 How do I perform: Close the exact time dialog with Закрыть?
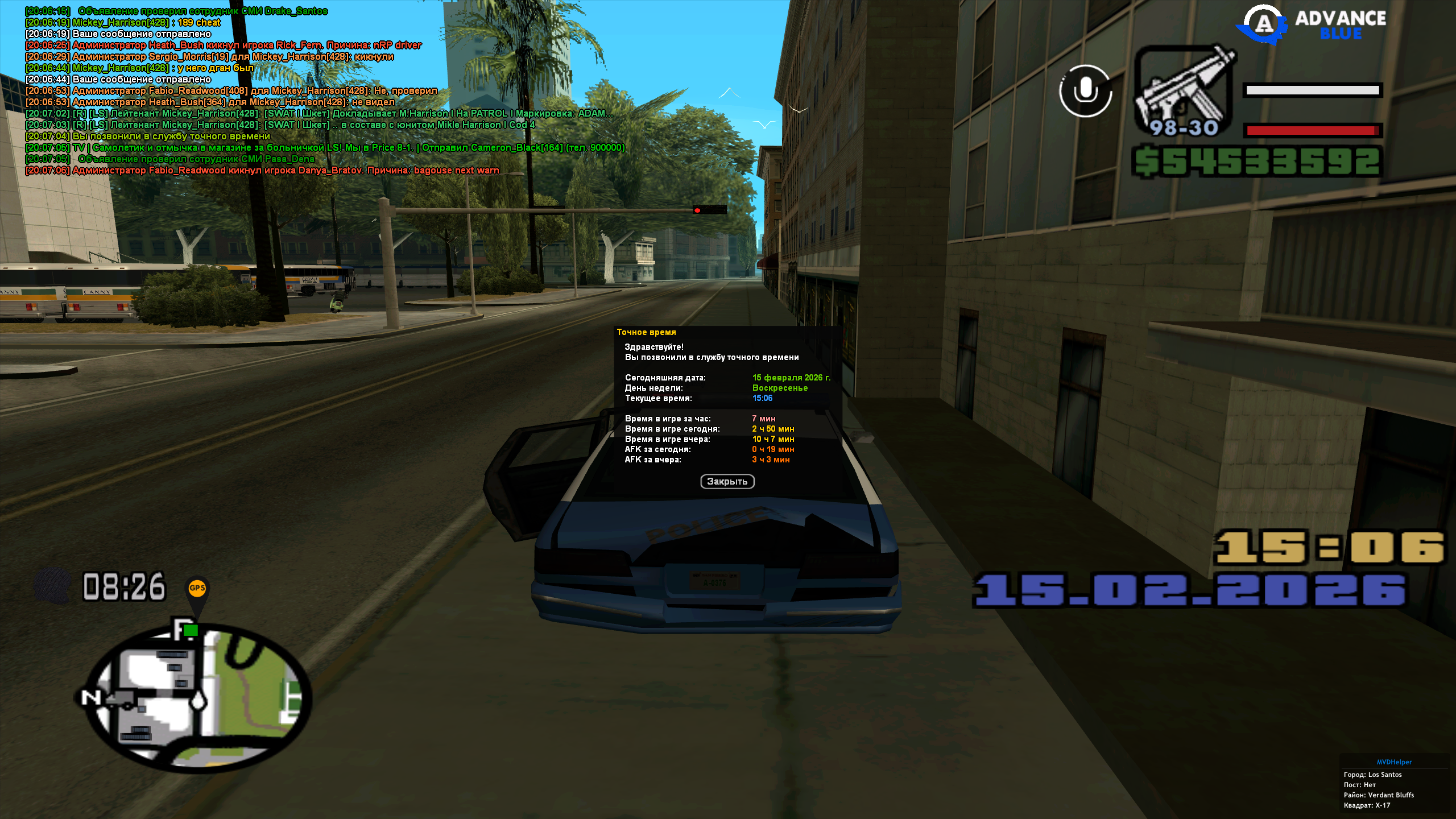click(727, 482)
